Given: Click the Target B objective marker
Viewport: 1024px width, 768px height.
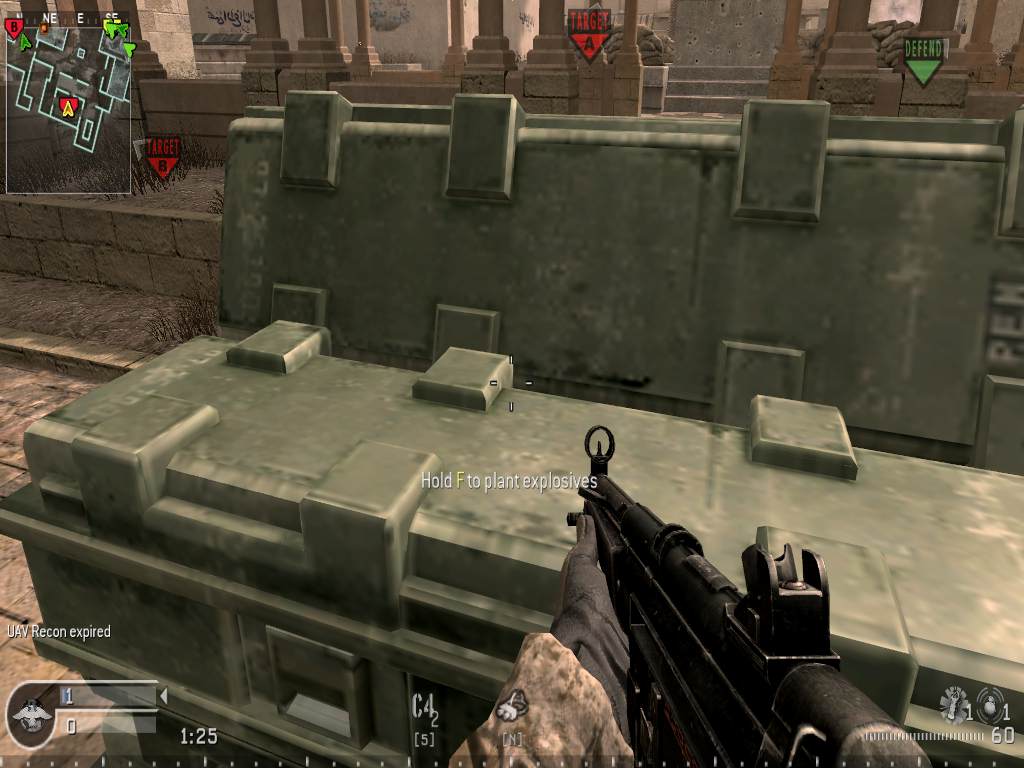Looking at the screenshot, I should (x=162, y=157).
